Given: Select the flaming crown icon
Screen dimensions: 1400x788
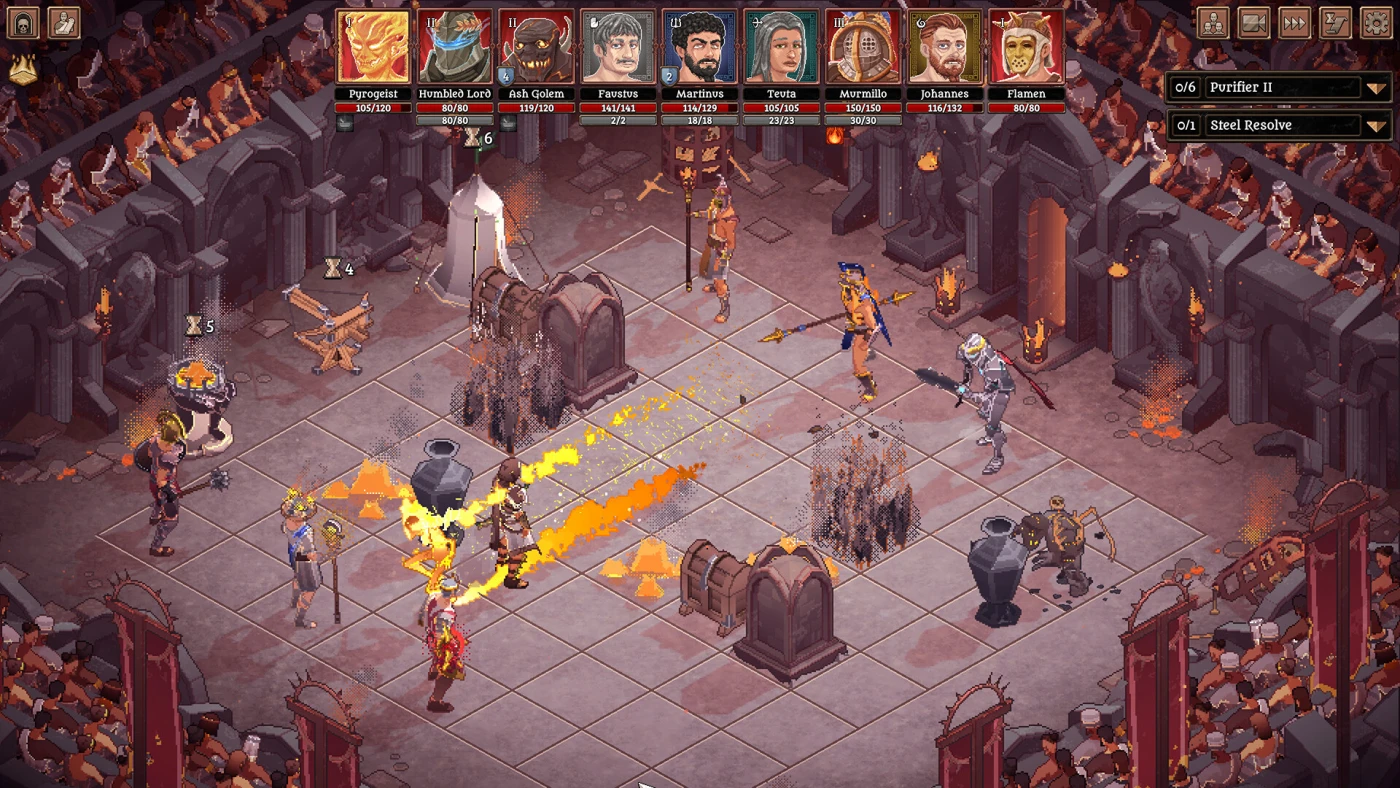Looking at the screenshot, I should (23, 68).
